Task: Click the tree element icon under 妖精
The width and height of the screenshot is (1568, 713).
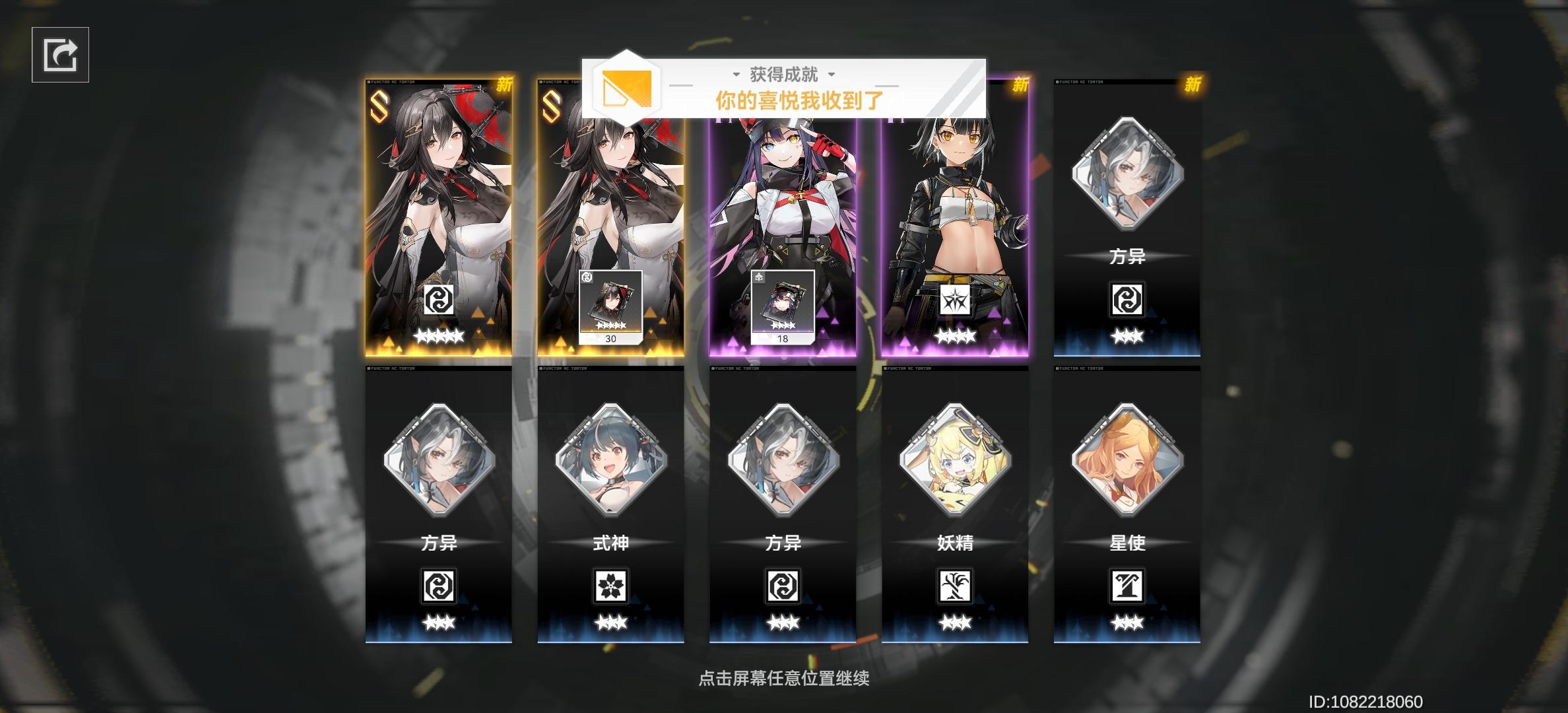Action: tap(957, 586)
